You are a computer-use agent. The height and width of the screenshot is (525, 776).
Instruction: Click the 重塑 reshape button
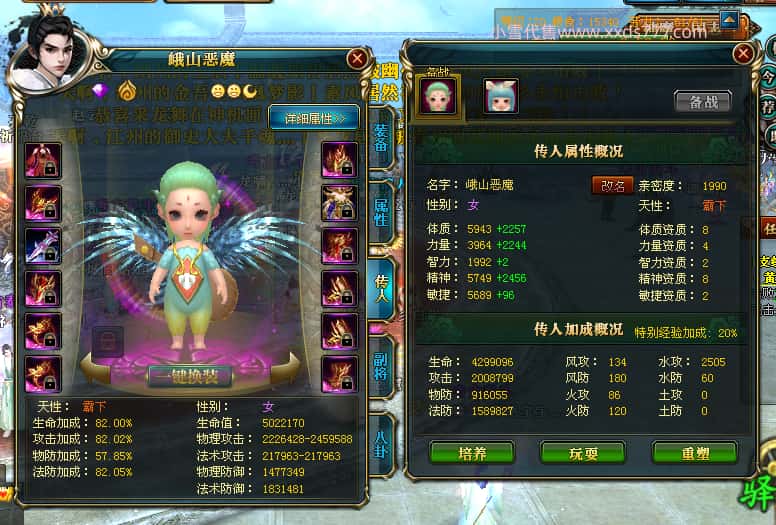[694, 453]
